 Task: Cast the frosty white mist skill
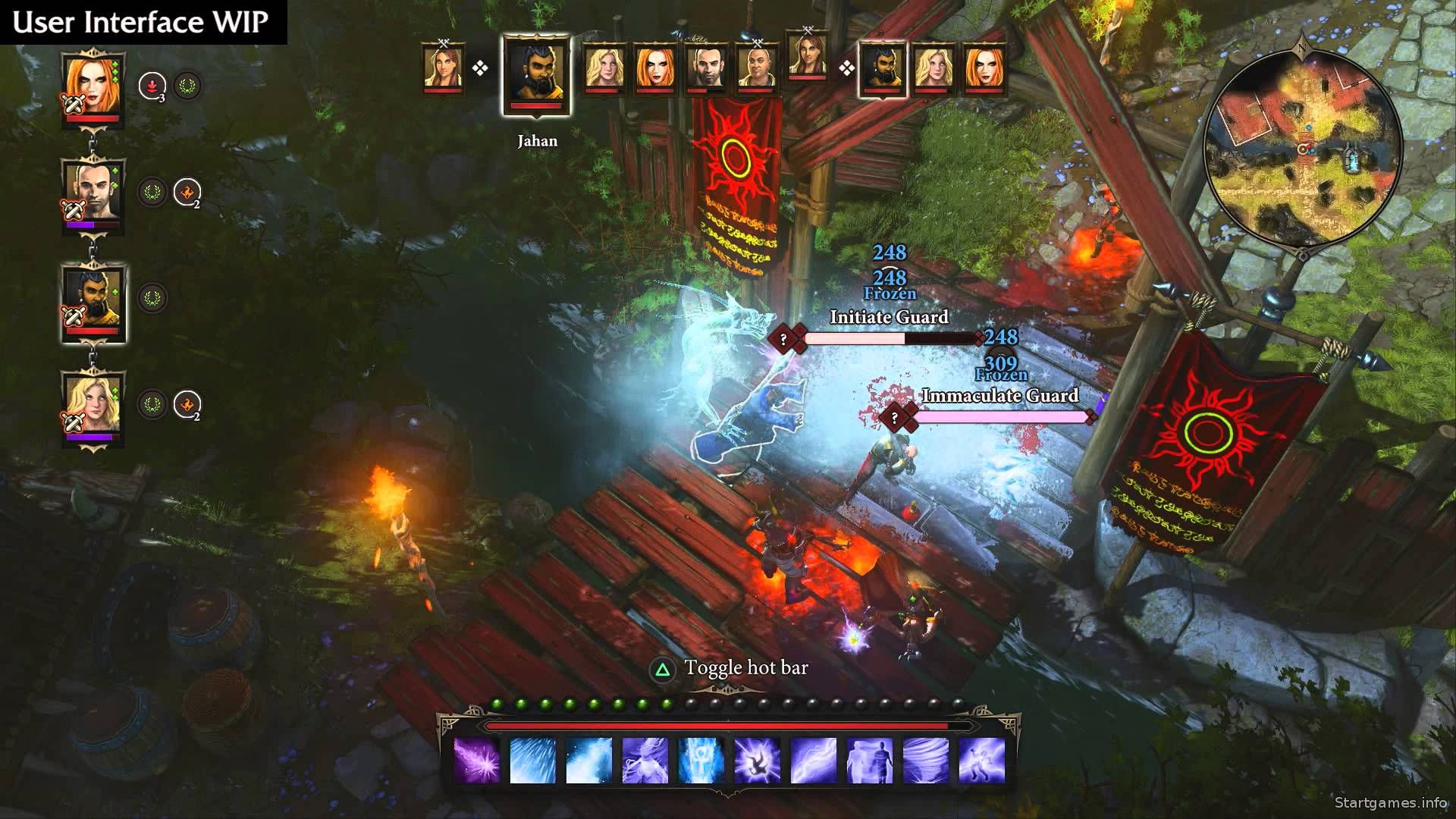coord(588,759)
